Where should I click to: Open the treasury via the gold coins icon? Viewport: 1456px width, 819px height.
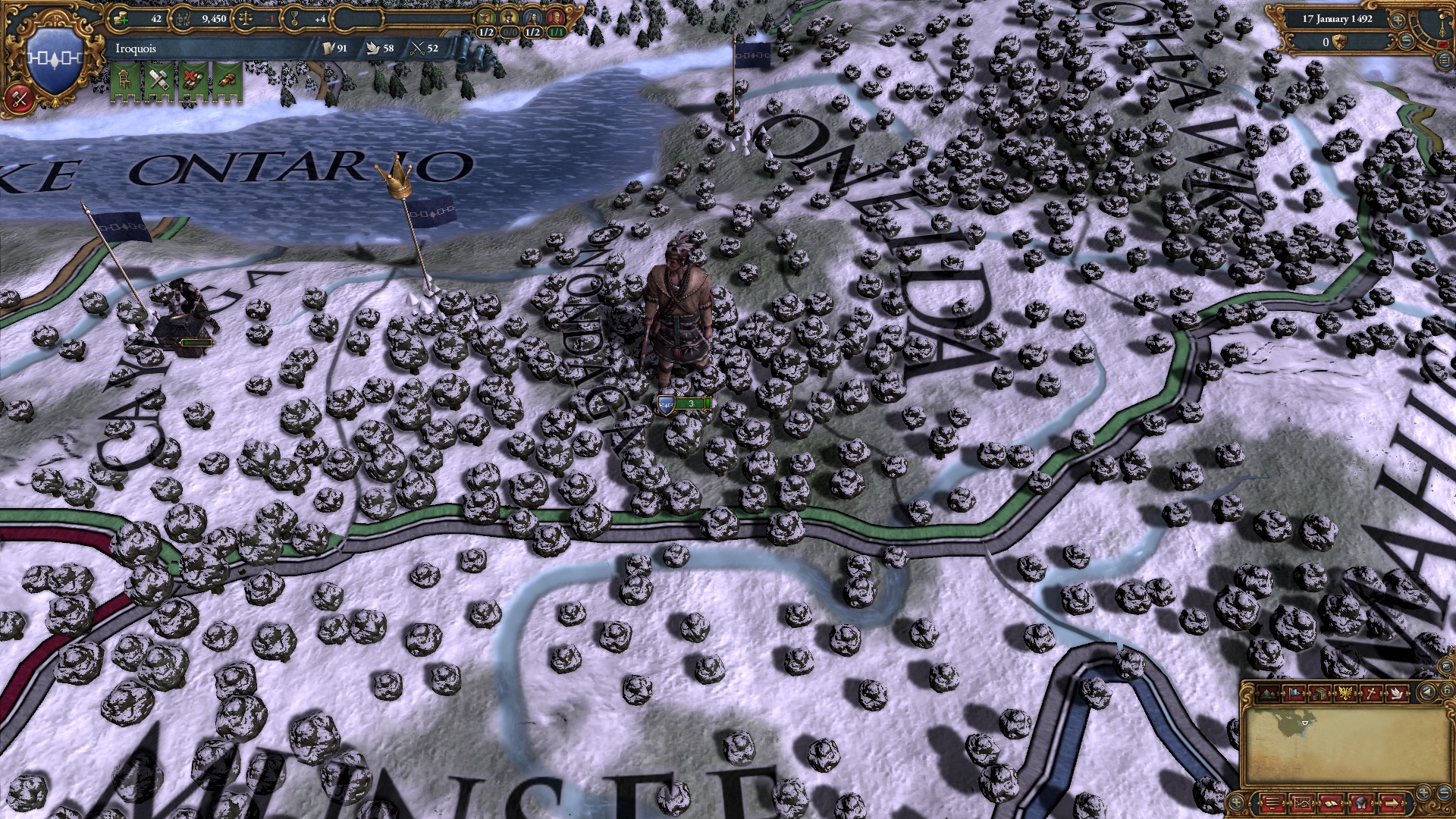[120, 19]
